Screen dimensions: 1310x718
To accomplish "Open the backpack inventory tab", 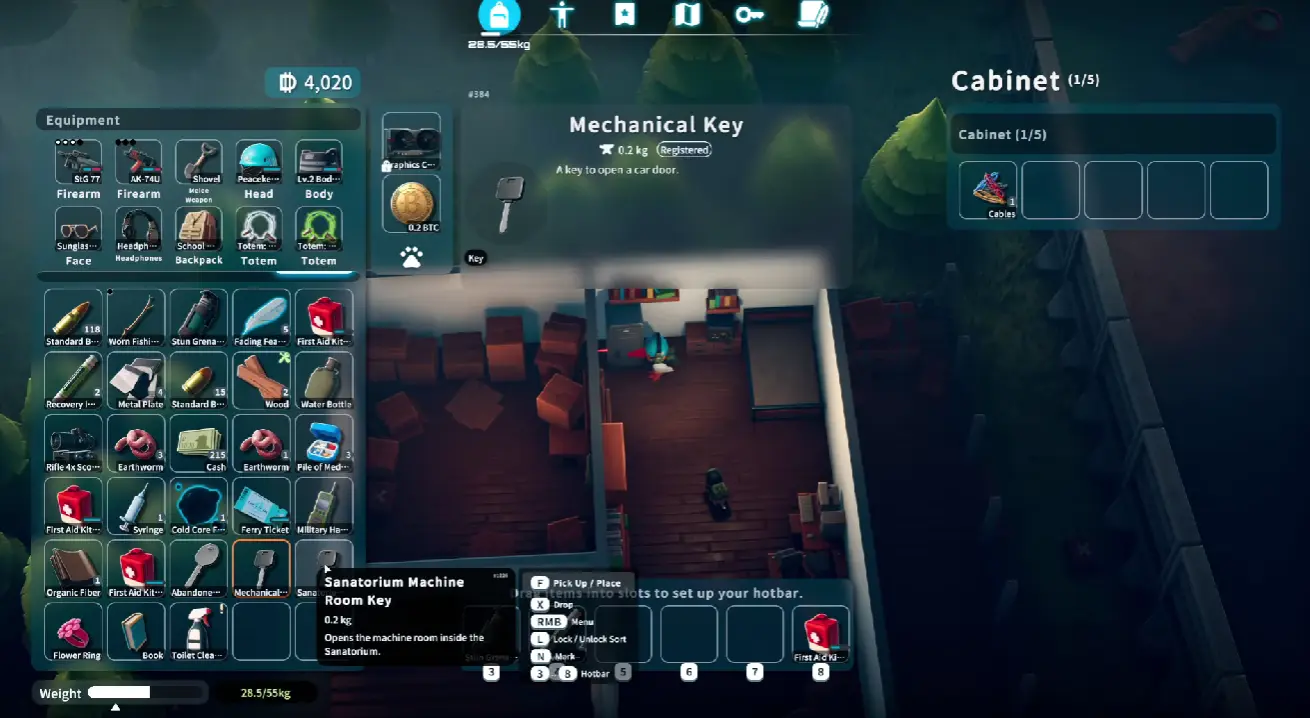I will click(498, 16).
